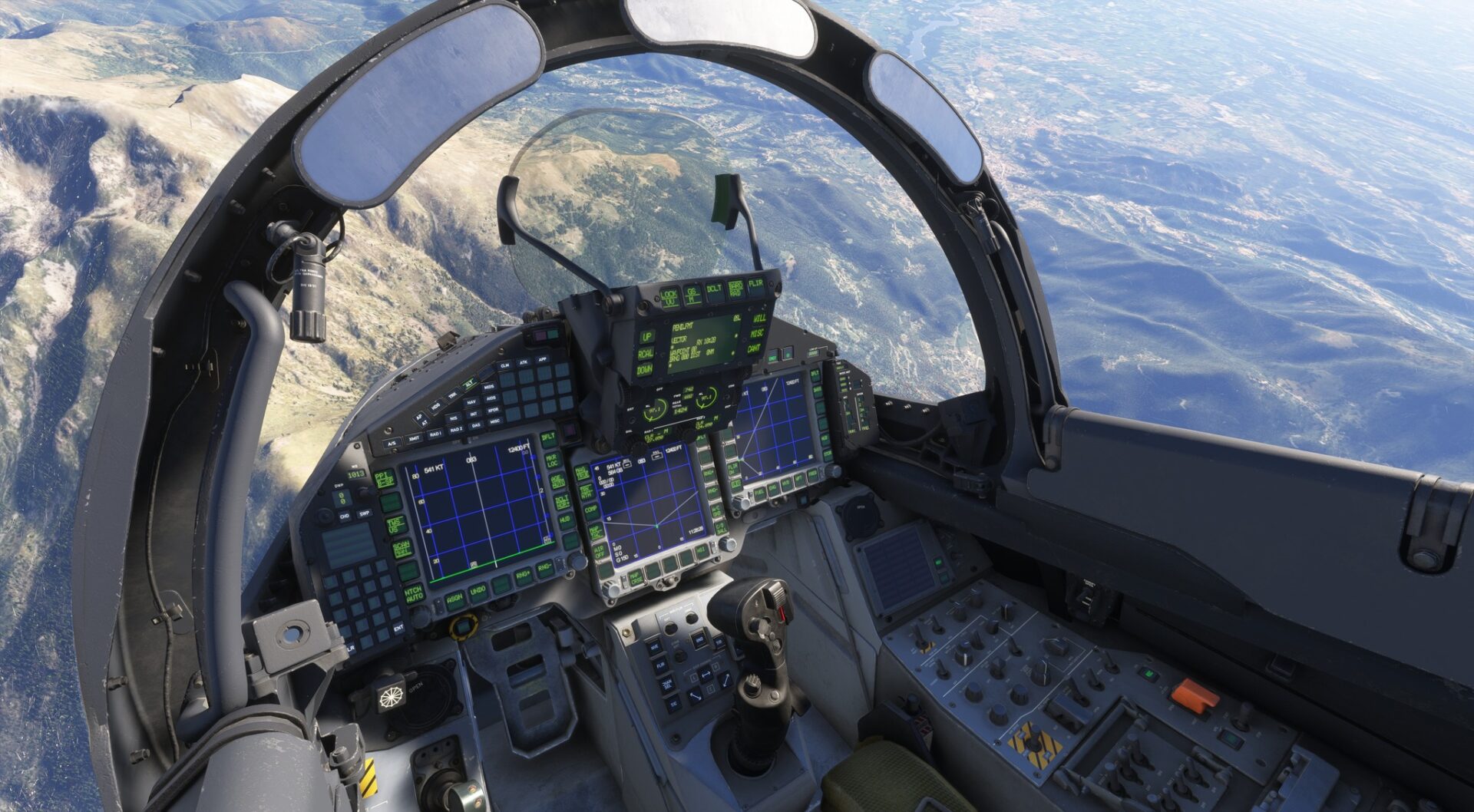Select the HUD softkey on the left display
Viewport: 1474px width, 812px height.
564,520
